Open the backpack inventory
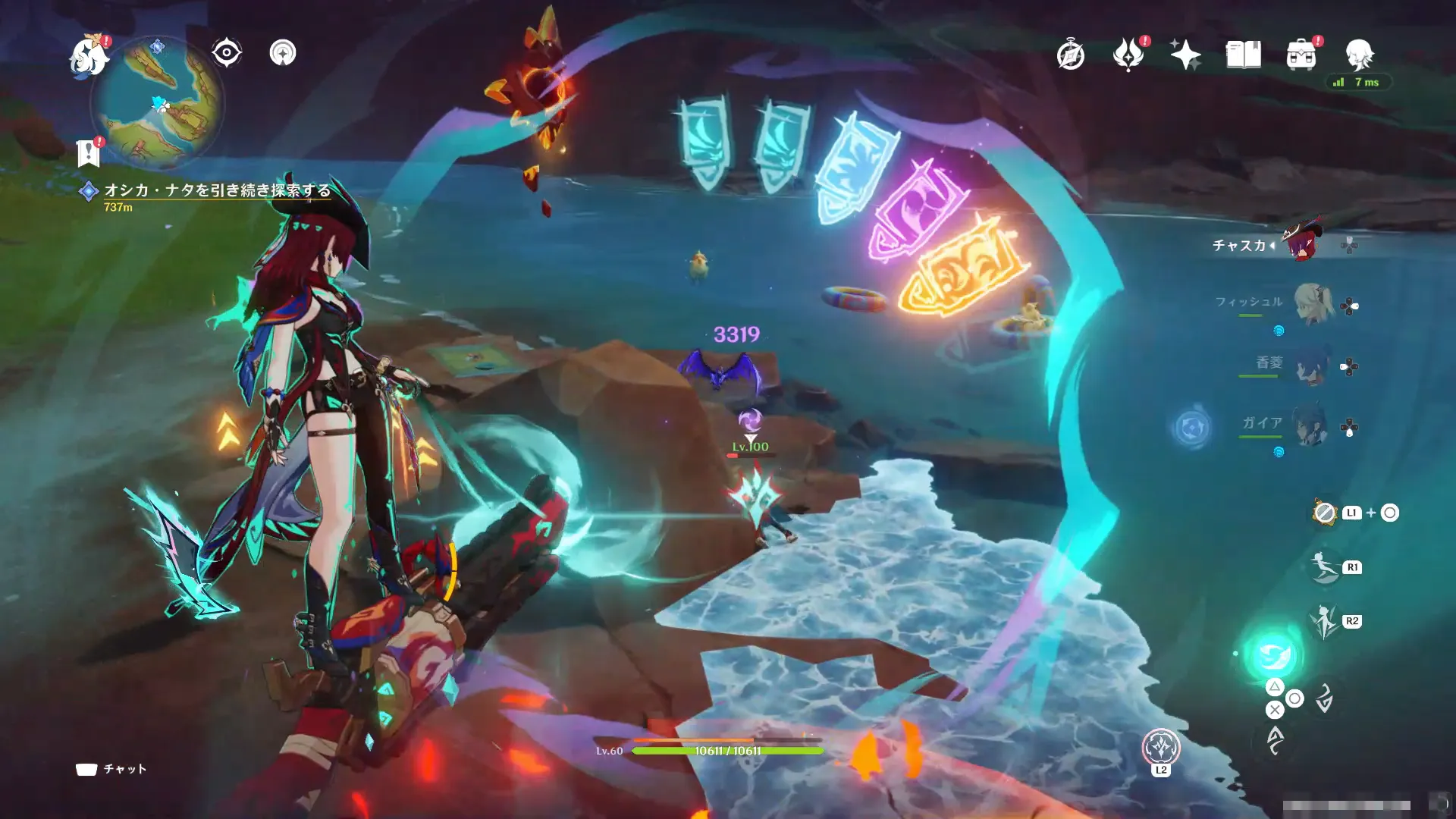 point(1301,55)
